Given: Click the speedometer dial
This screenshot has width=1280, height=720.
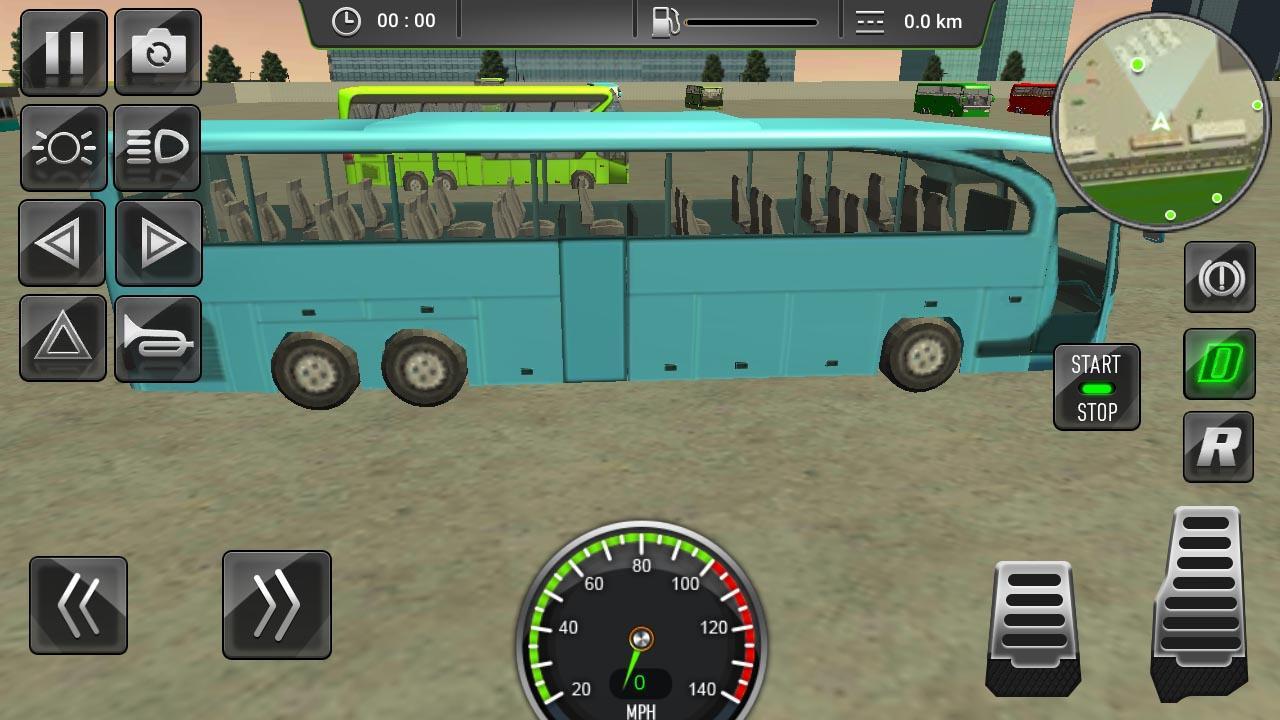Looking at the screenshot, I should (x=640, y=640).
